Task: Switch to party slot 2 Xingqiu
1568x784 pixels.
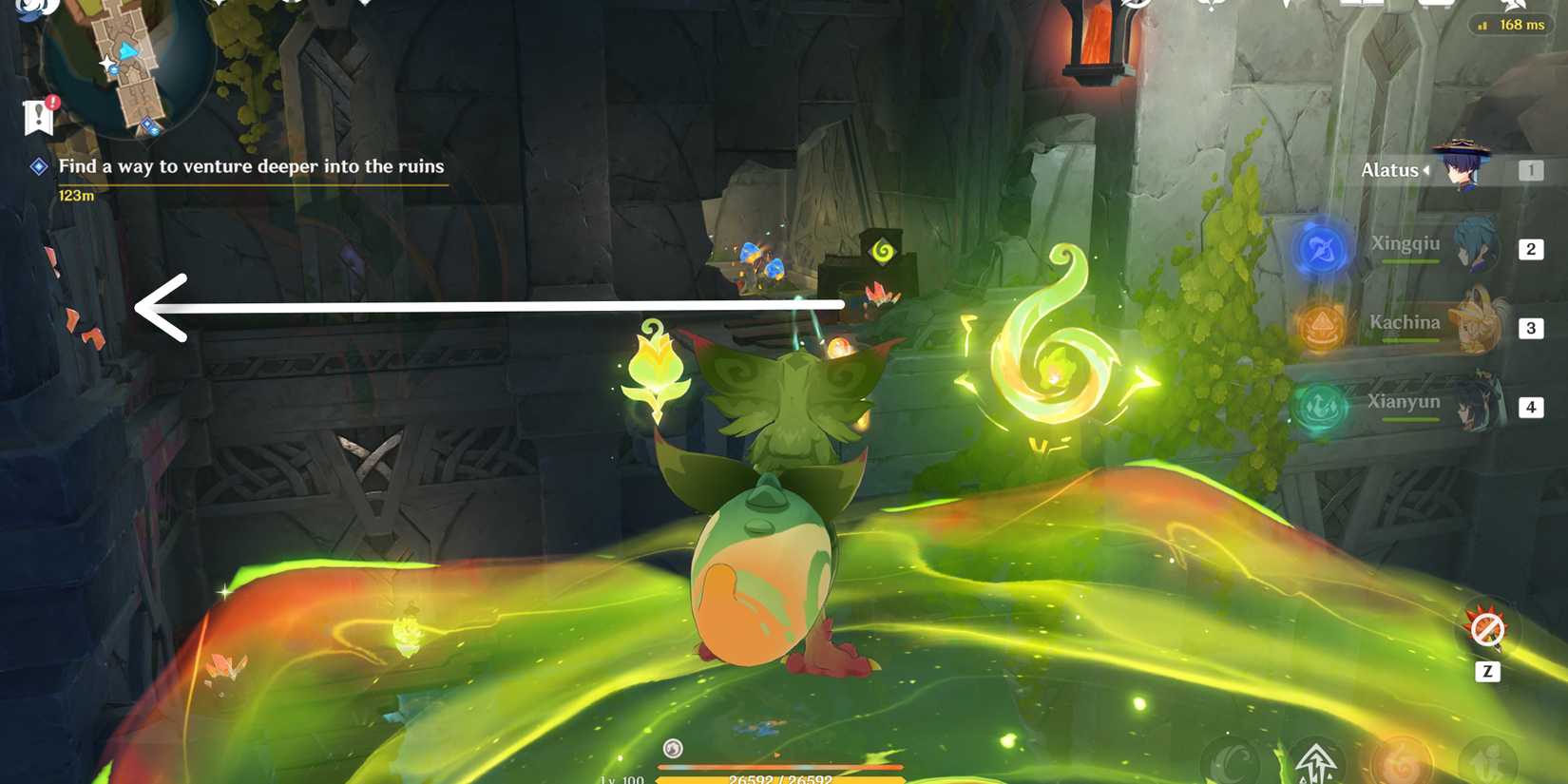Action: click(x=1531, y=249)
